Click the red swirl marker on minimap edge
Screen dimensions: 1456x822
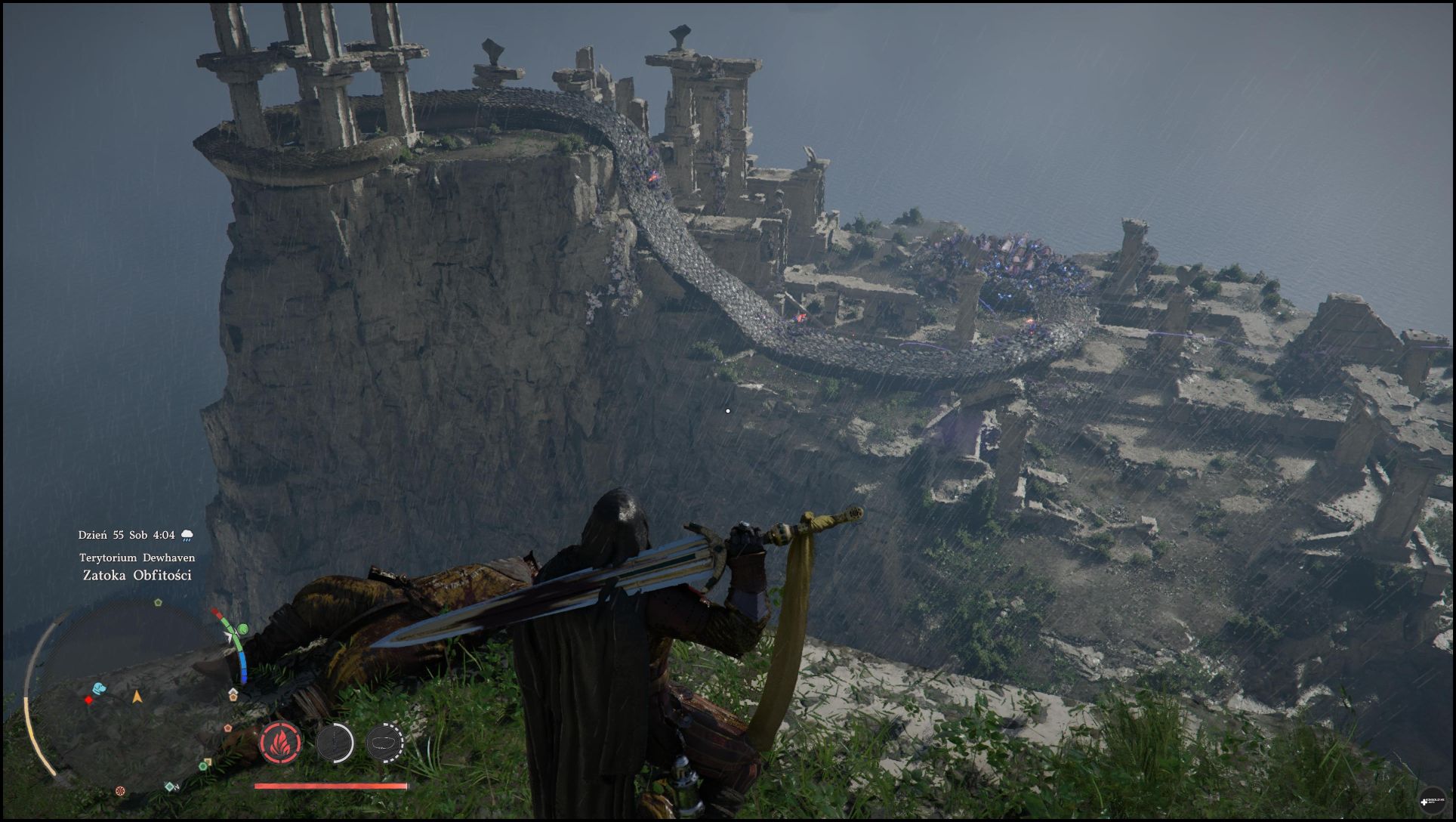[x=120, y=791]
